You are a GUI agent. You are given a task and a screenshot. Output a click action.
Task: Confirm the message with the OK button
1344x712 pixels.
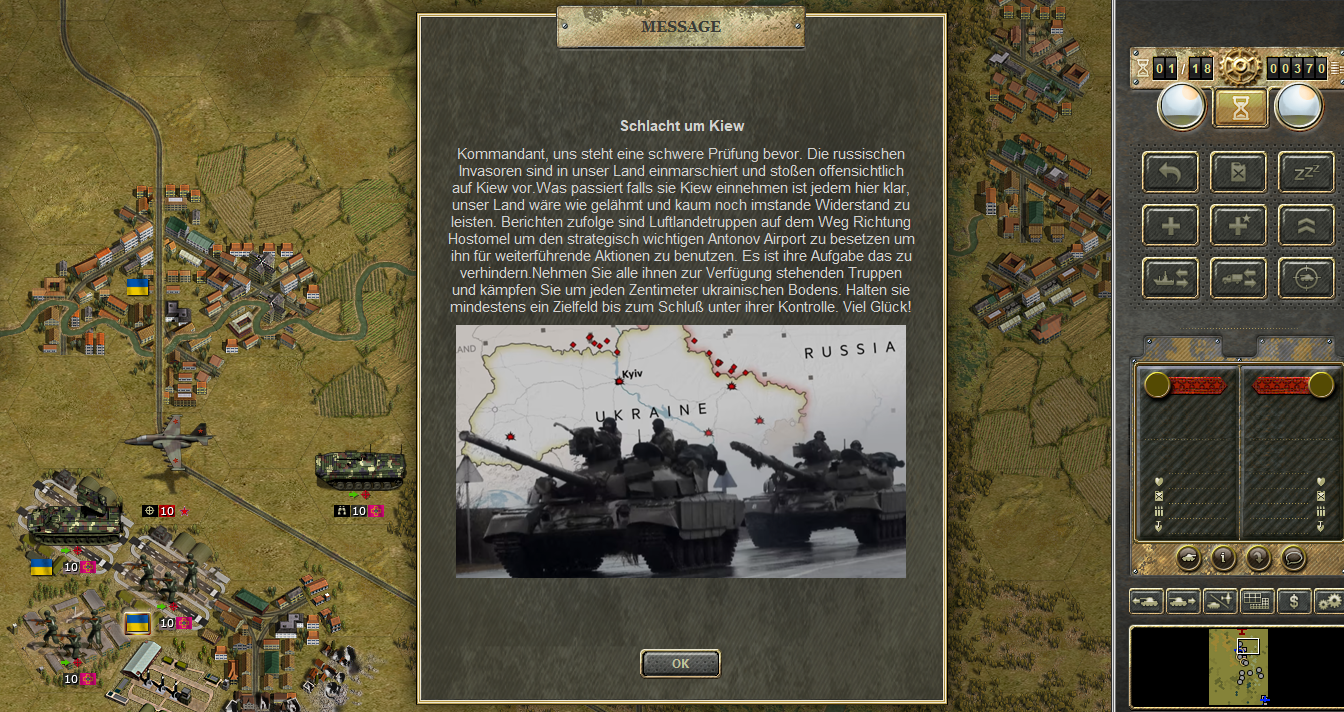click(x=680, y=663)
